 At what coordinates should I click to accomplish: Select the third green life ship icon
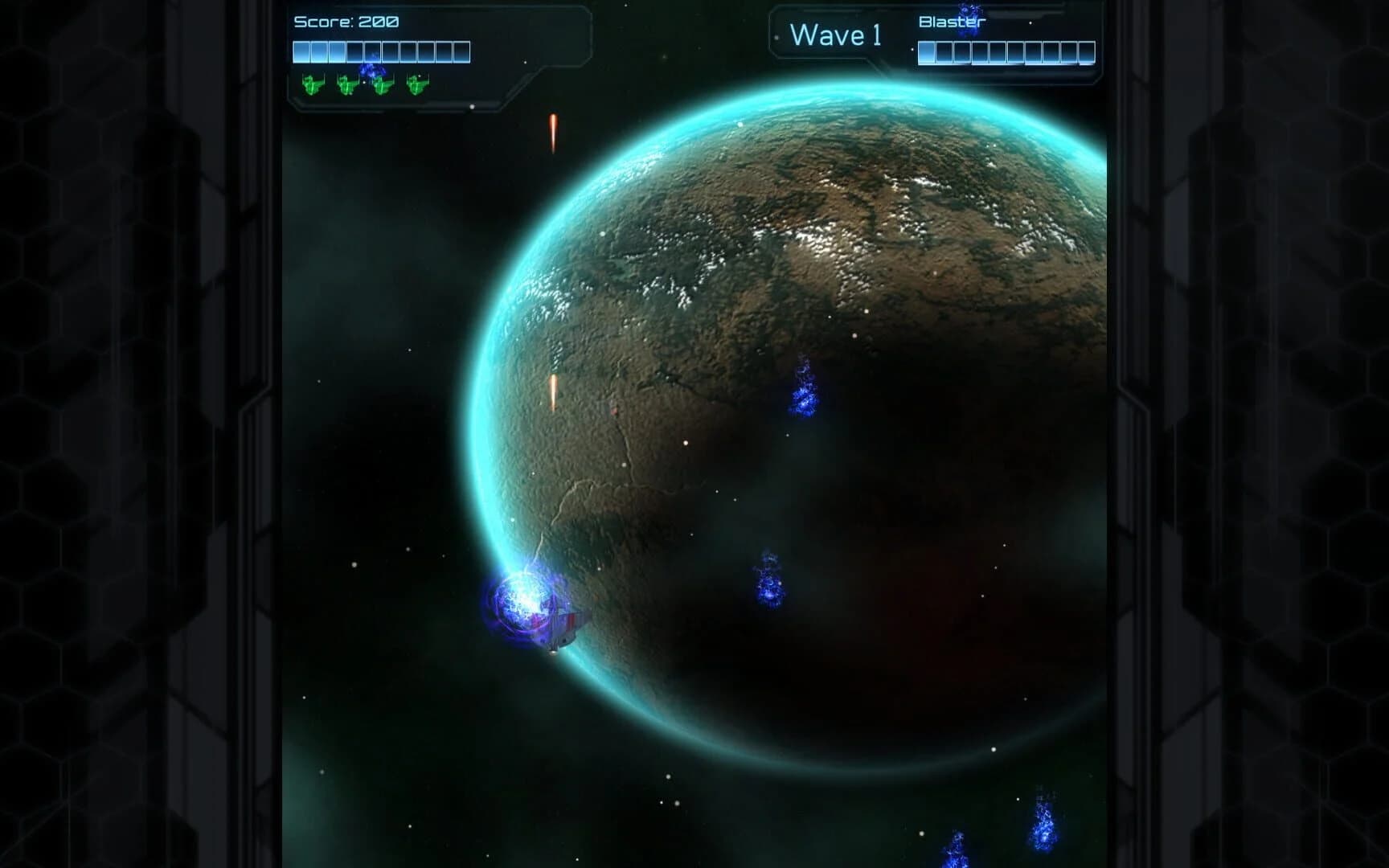383,86
